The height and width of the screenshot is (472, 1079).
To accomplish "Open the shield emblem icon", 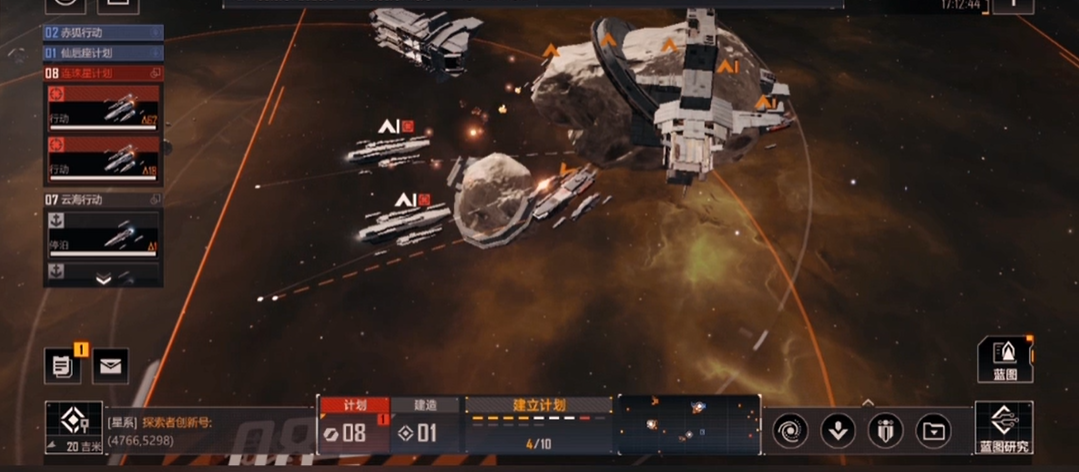I will point(885,431).
